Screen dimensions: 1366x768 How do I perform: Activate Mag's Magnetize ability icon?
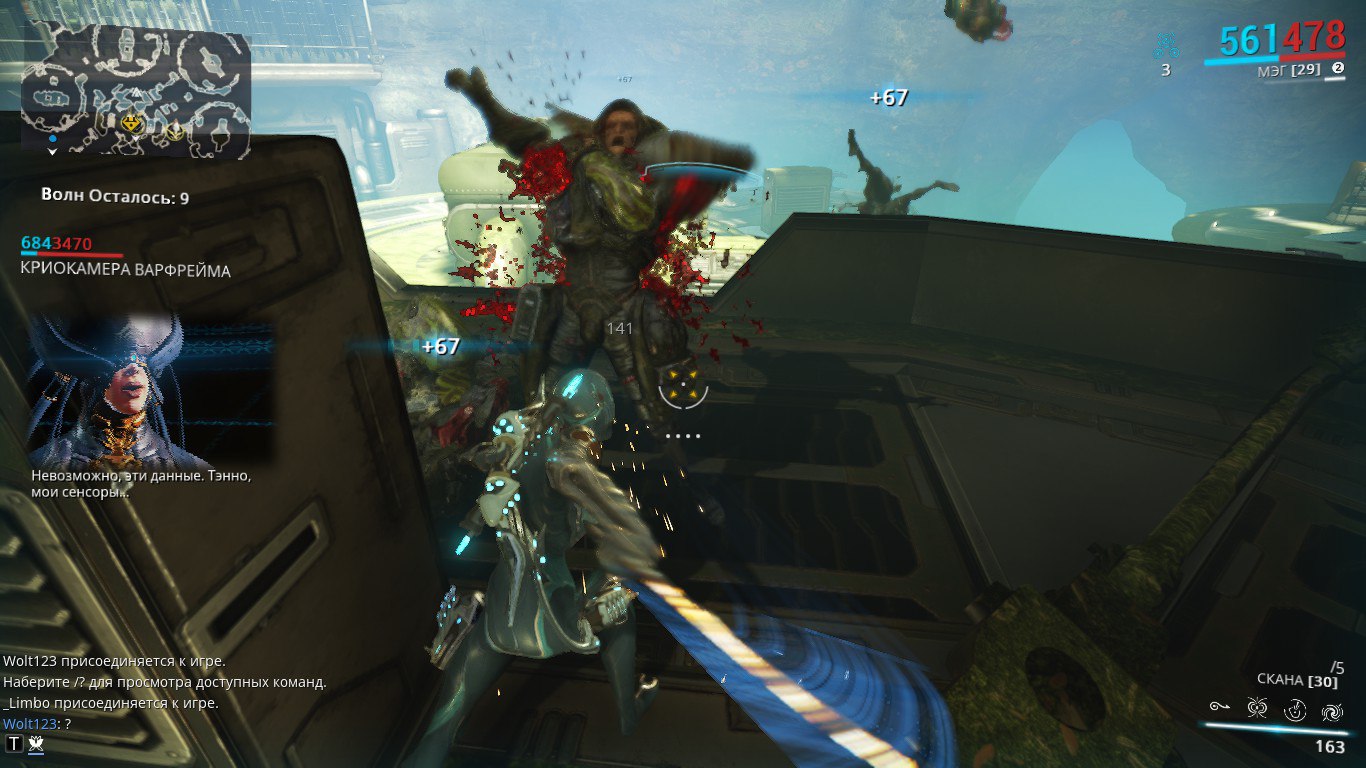[1257, 709]
